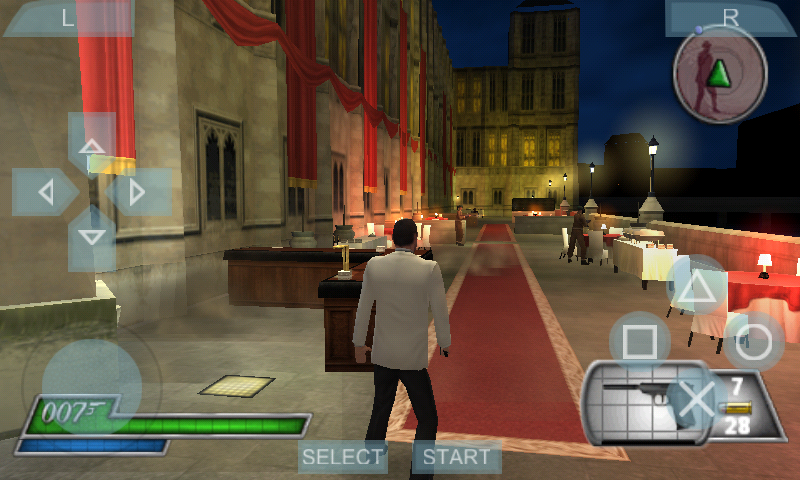Tap the d-pad up arrow
Screen dimensions: 800x480
coord(92,141)
